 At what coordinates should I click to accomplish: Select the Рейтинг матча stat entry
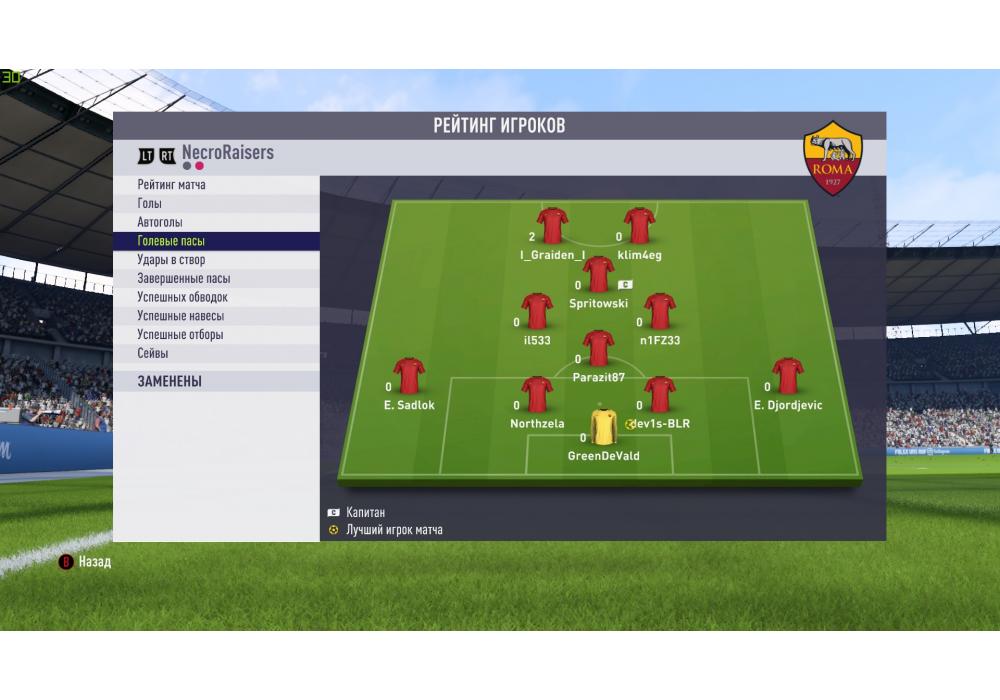[x=172, y=185]
